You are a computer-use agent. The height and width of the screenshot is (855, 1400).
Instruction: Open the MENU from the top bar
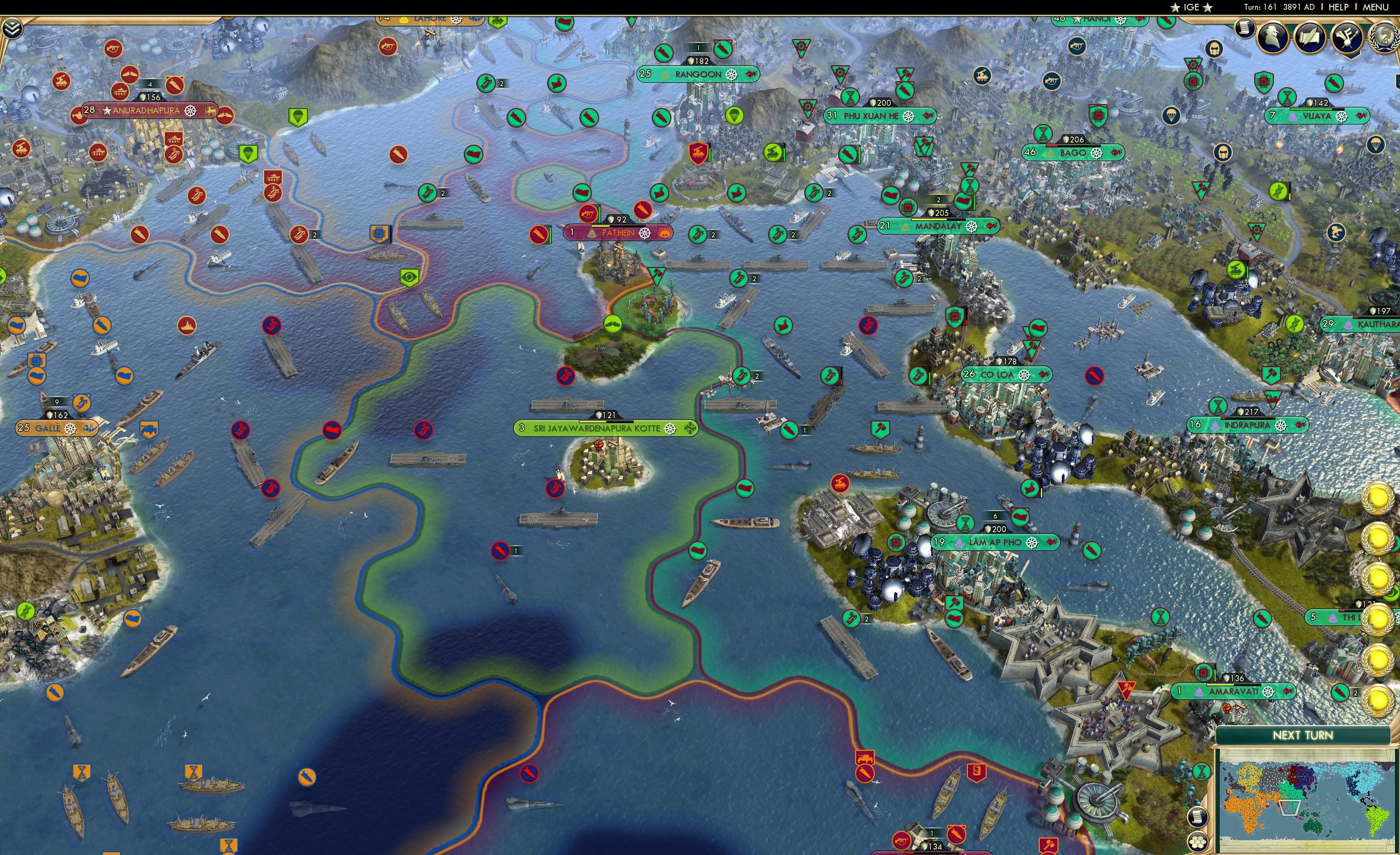click(1374, 7)
